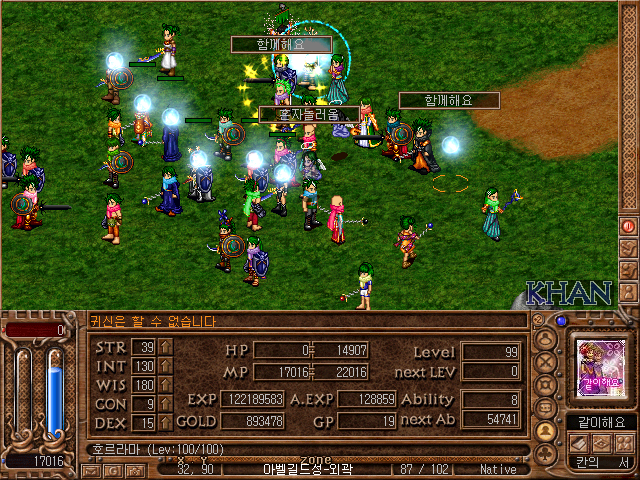Click the lowest person silhouette side button
The width and height of the screenshot is (640, 480).
click(629, 289)
